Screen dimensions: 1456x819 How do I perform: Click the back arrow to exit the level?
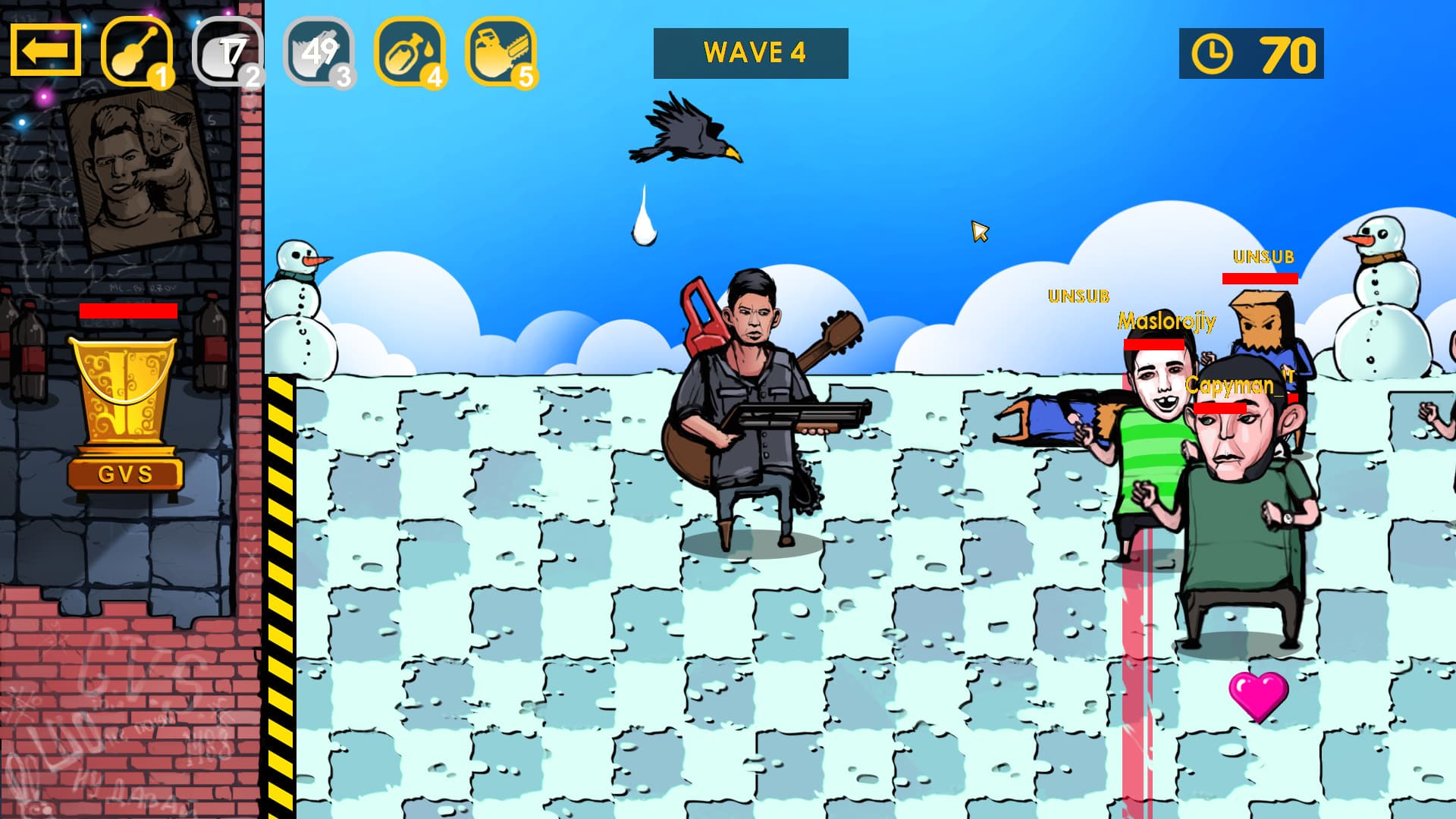45,52
